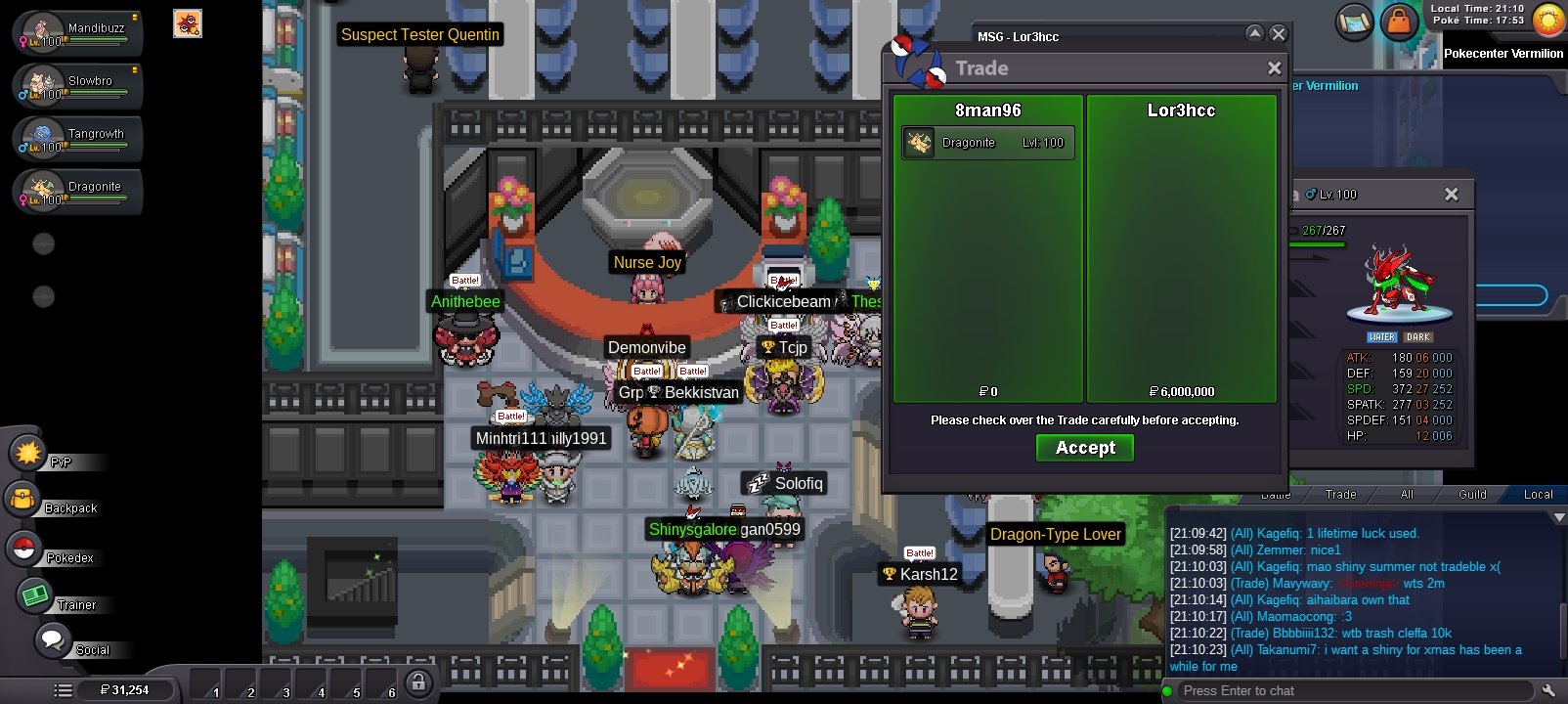Switch to the Guild chat tab

coord(1472,495)
